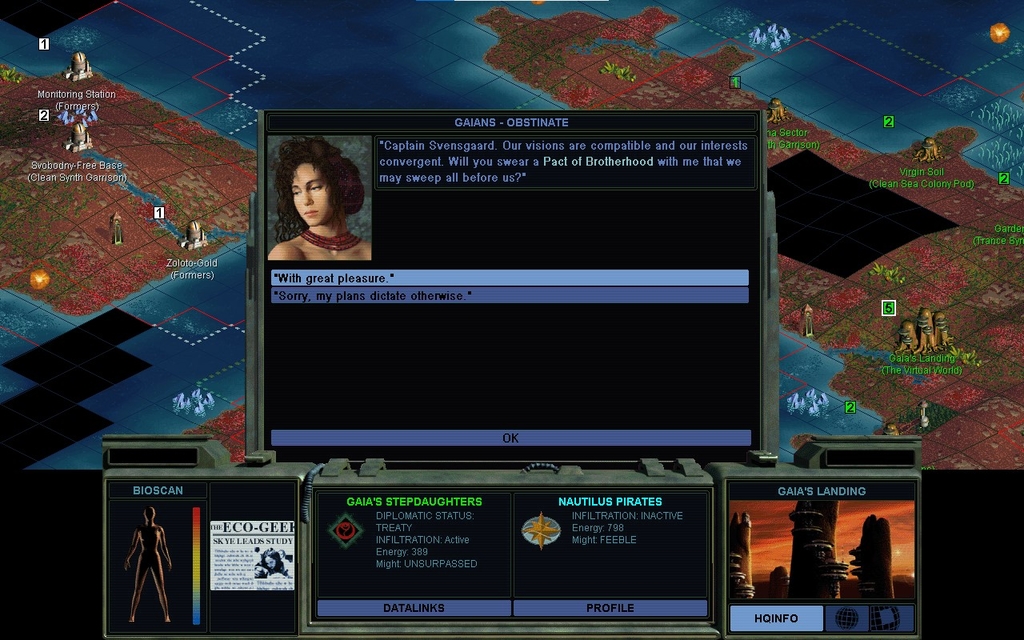1024x640 pixels.
Task: Click Lady Deirdre's leader portrait
Action: 319,198
